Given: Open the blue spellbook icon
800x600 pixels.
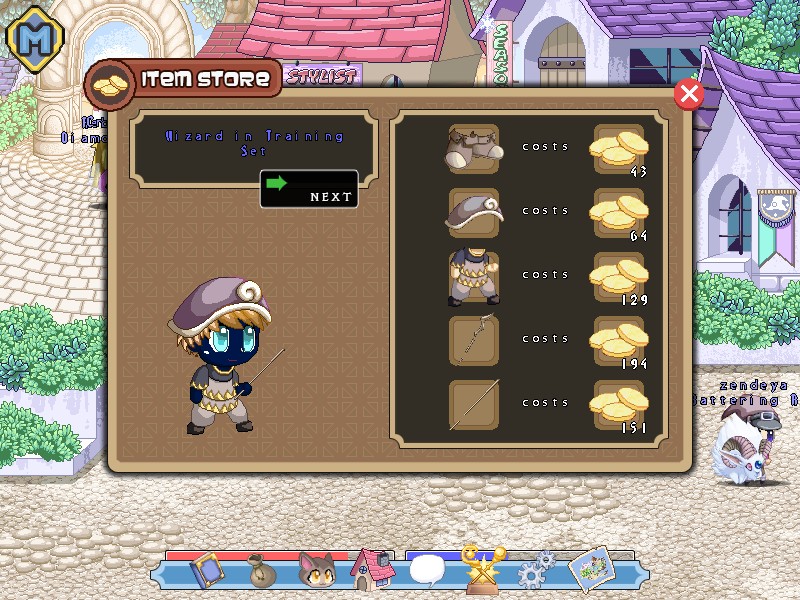Looking at the screenshot, I should (208, 570).
